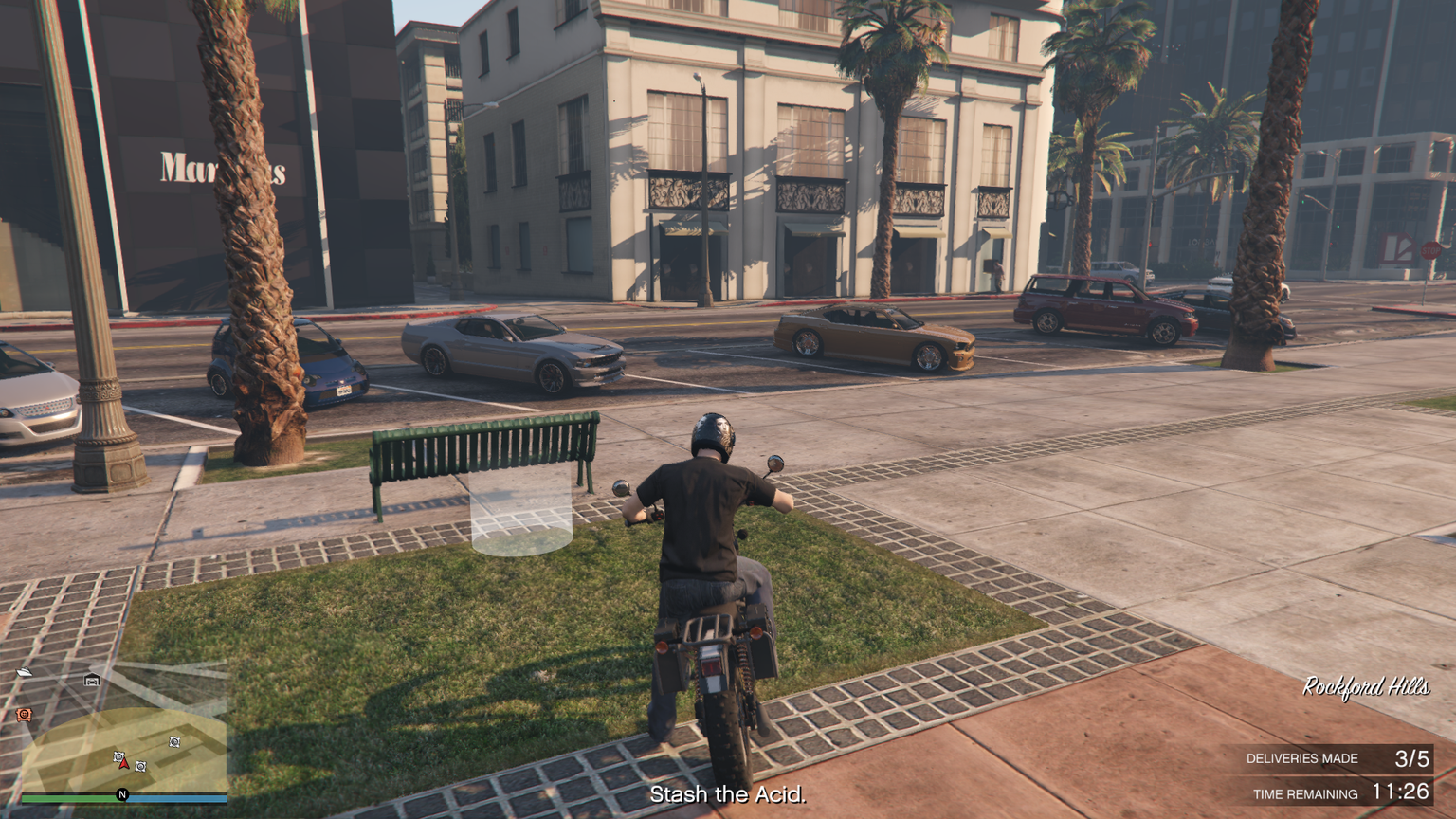Select the red player arrow on the minimap
This screenshot has width=1456, height=819.
point(124,763)
